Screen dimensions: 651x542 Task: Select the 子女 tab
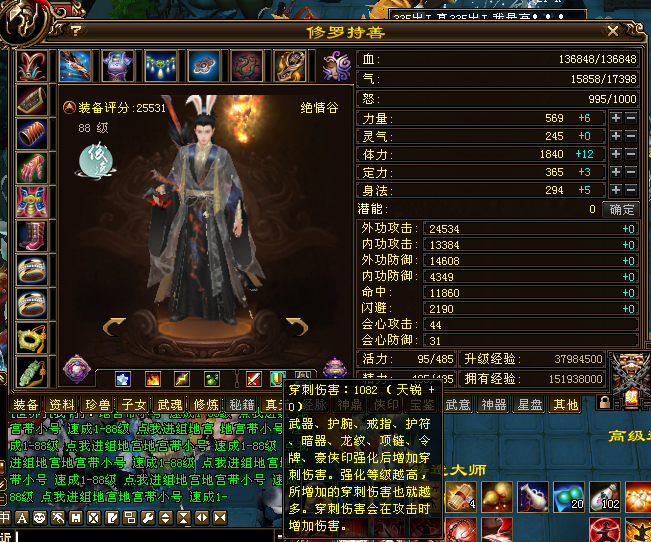(134, 404)
